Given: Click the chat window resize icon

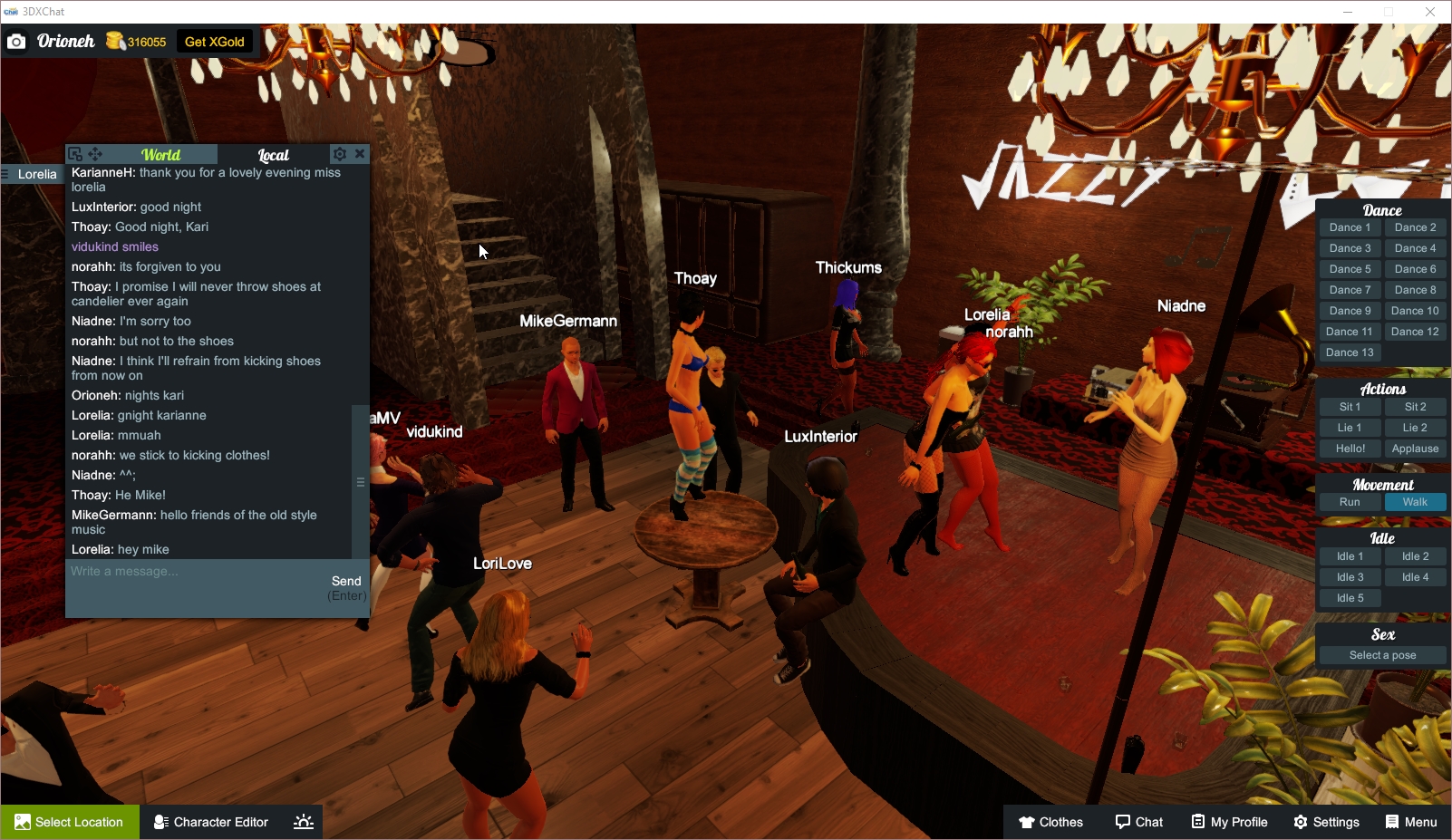Looking at the screenshot, I should (77, 154).
